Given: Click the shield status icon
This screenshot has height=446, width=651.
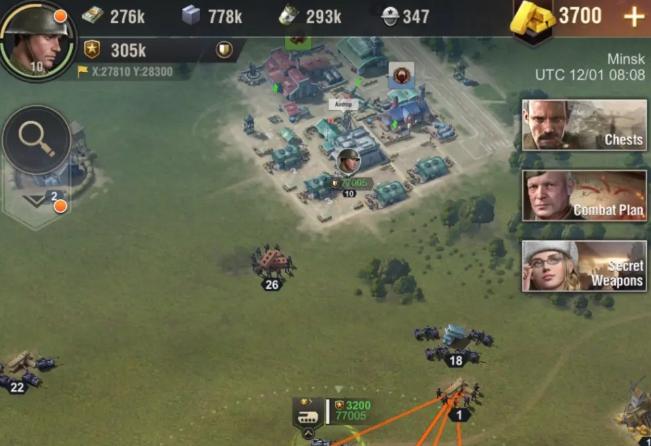Looking at the screenshot, I should (225, 49).
